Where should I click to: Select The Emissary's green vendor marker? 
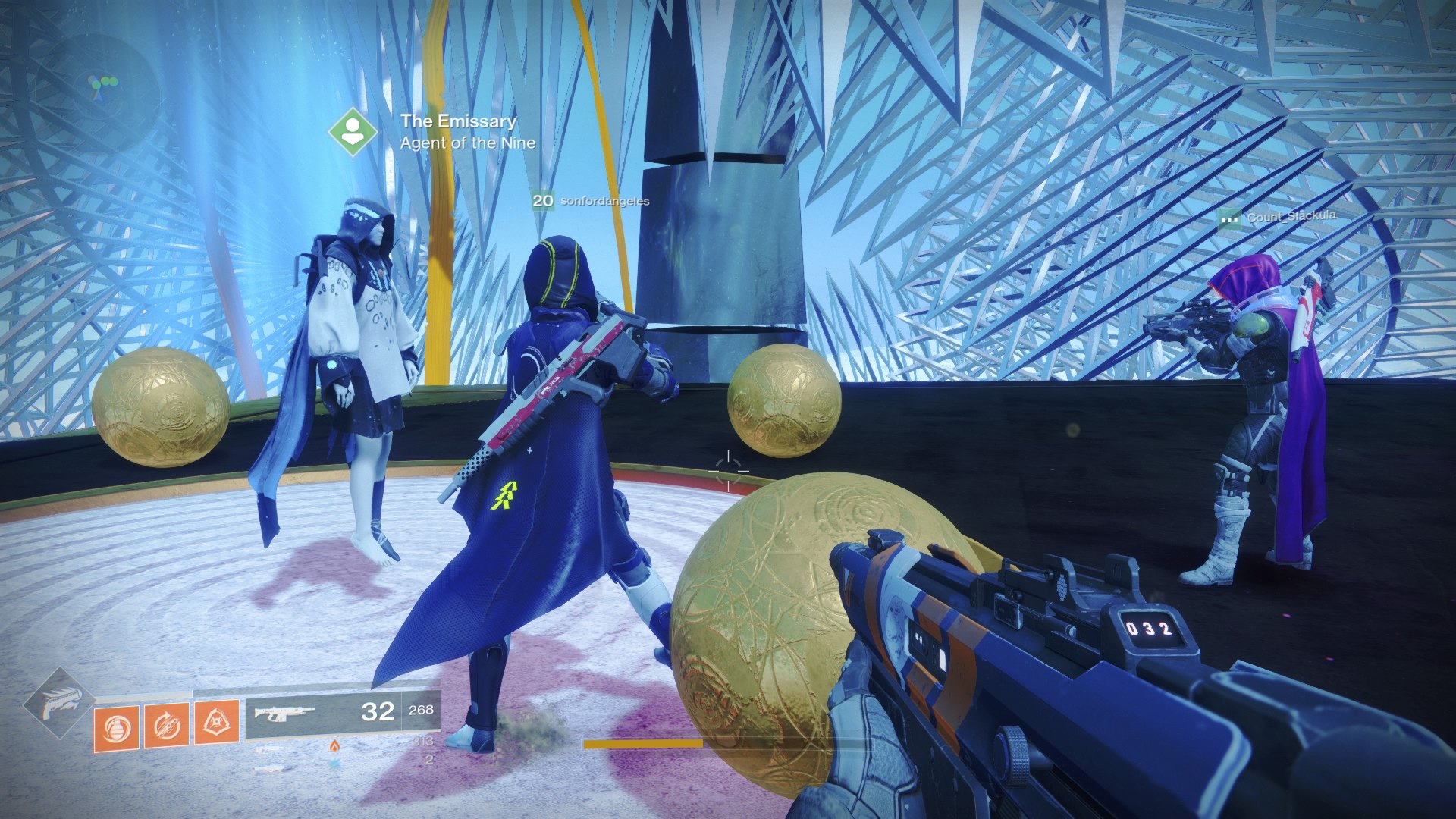click(x=352, y=132)
